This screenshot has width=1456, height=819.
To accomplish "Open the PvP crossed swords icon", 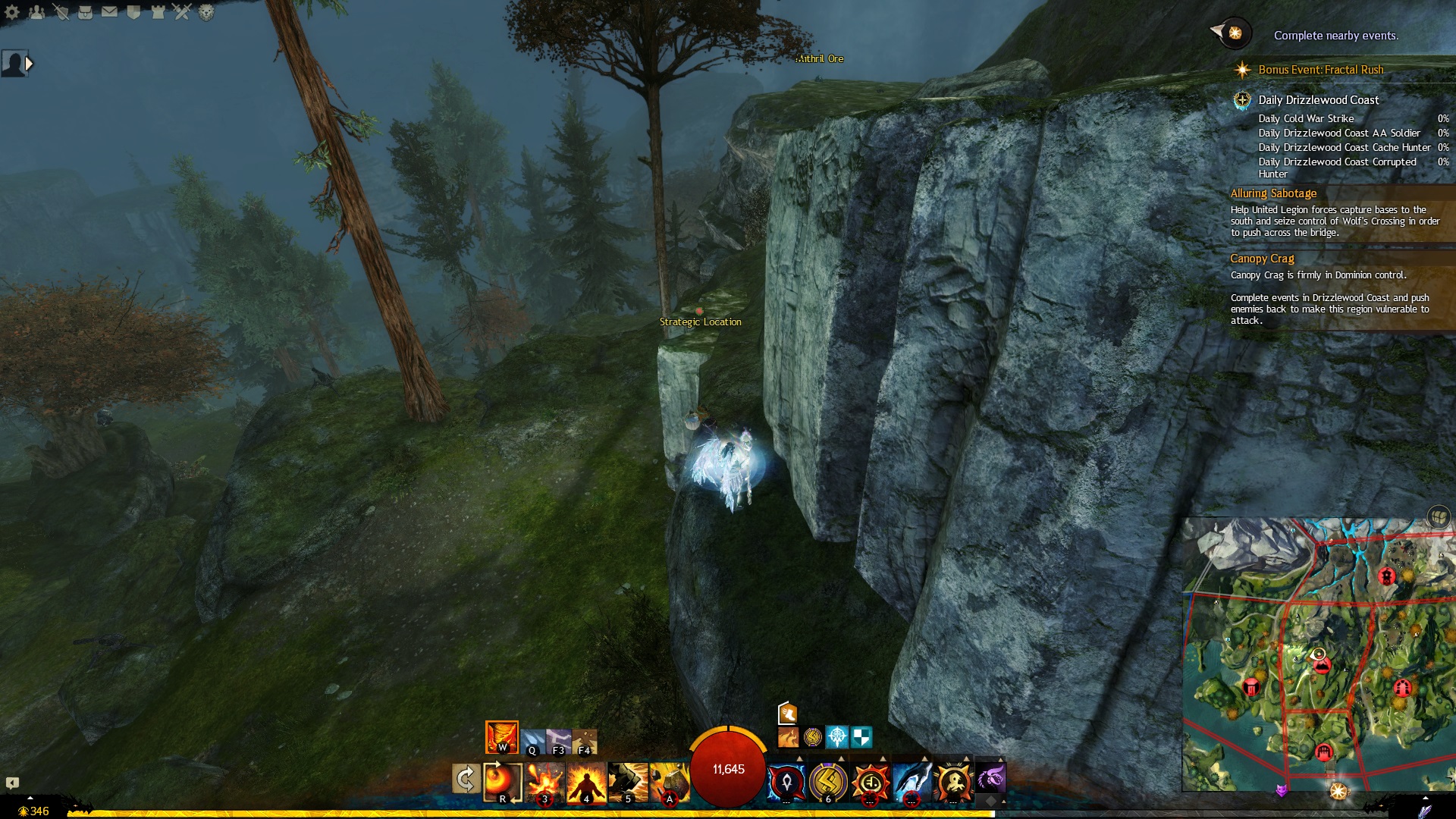I will (182, 12).
